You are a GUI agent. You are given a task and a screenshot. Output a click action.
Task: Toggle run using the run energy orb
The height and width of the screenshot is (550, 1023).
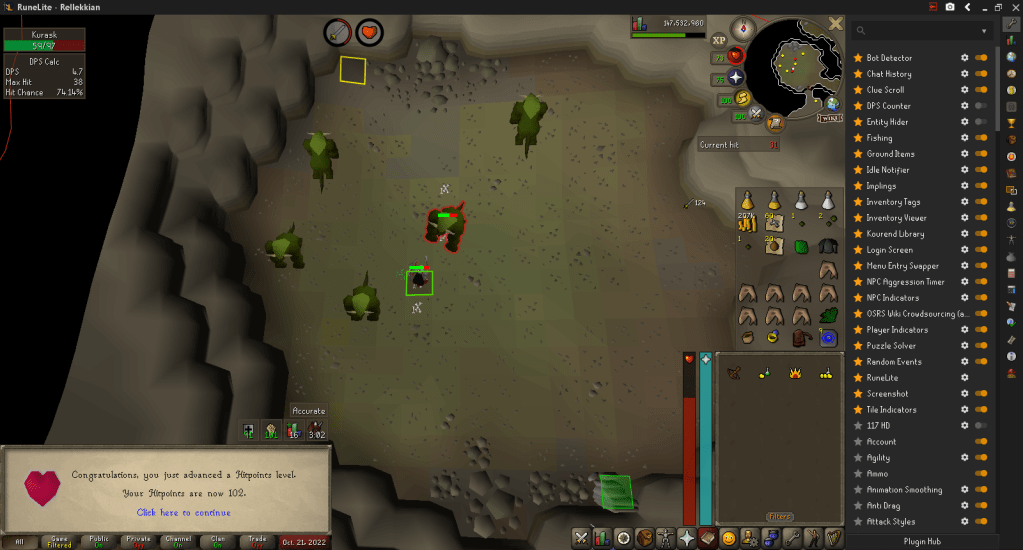pyautogui.click(x=741, y=98)
